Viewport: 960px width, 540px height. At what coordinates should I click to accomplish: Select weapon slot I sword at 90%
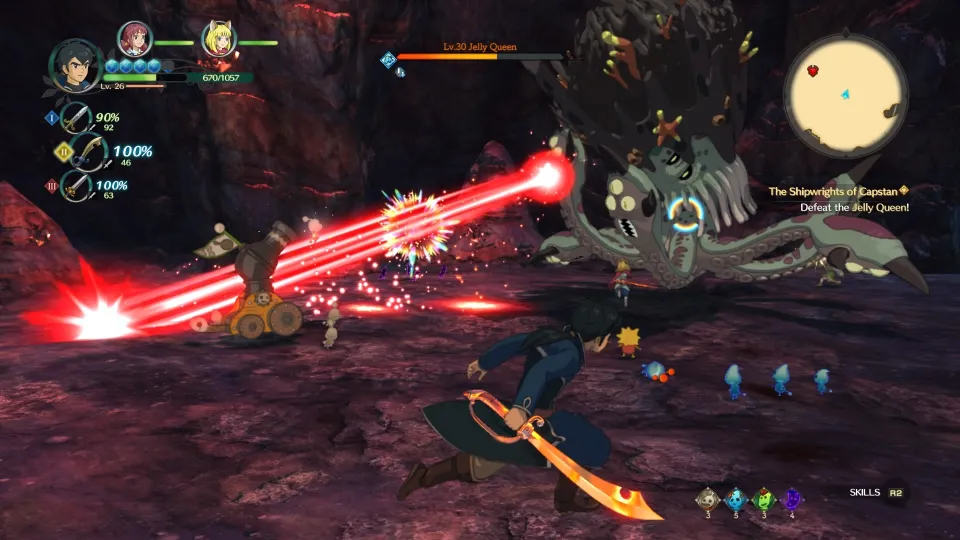click(76, 118)
